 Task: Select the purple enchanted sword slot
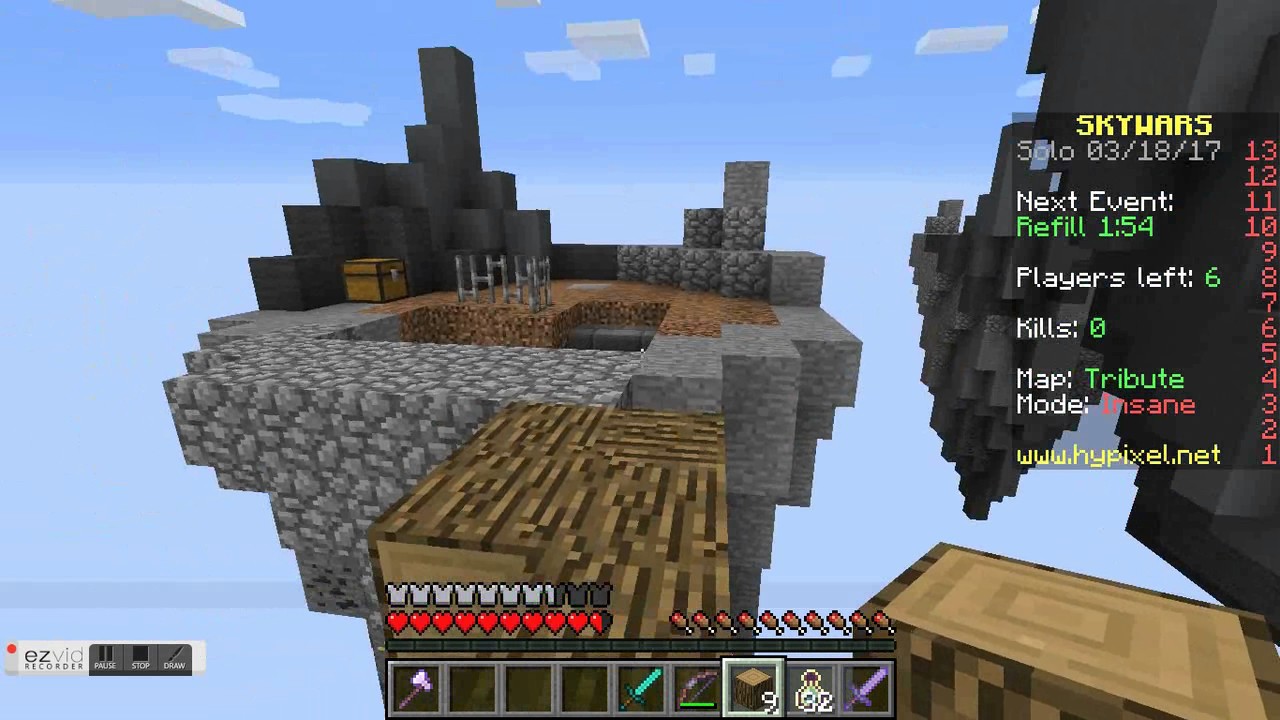(x=866, y=688)
